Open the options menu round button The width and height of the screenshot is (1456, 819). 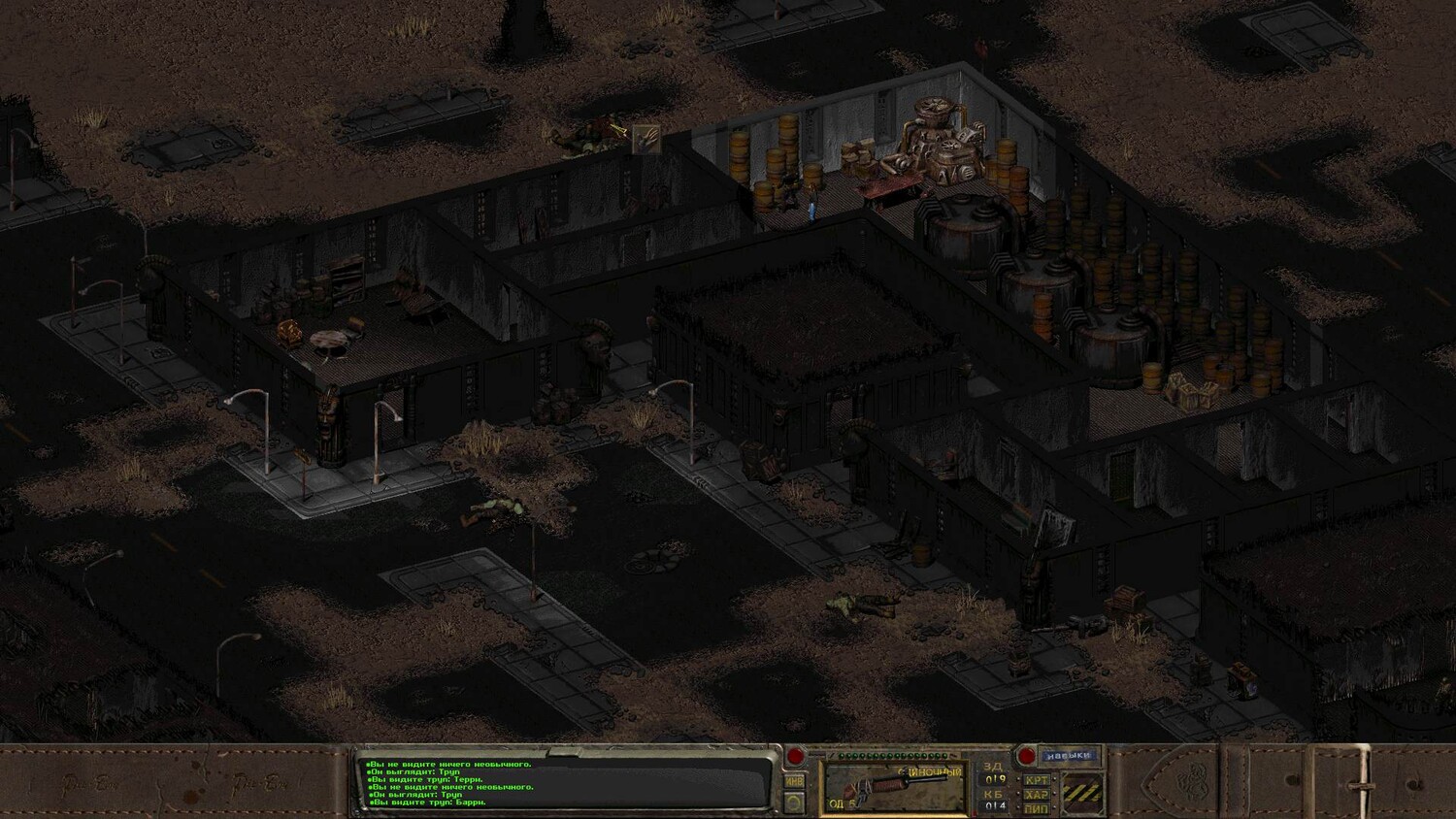[794, 803]
